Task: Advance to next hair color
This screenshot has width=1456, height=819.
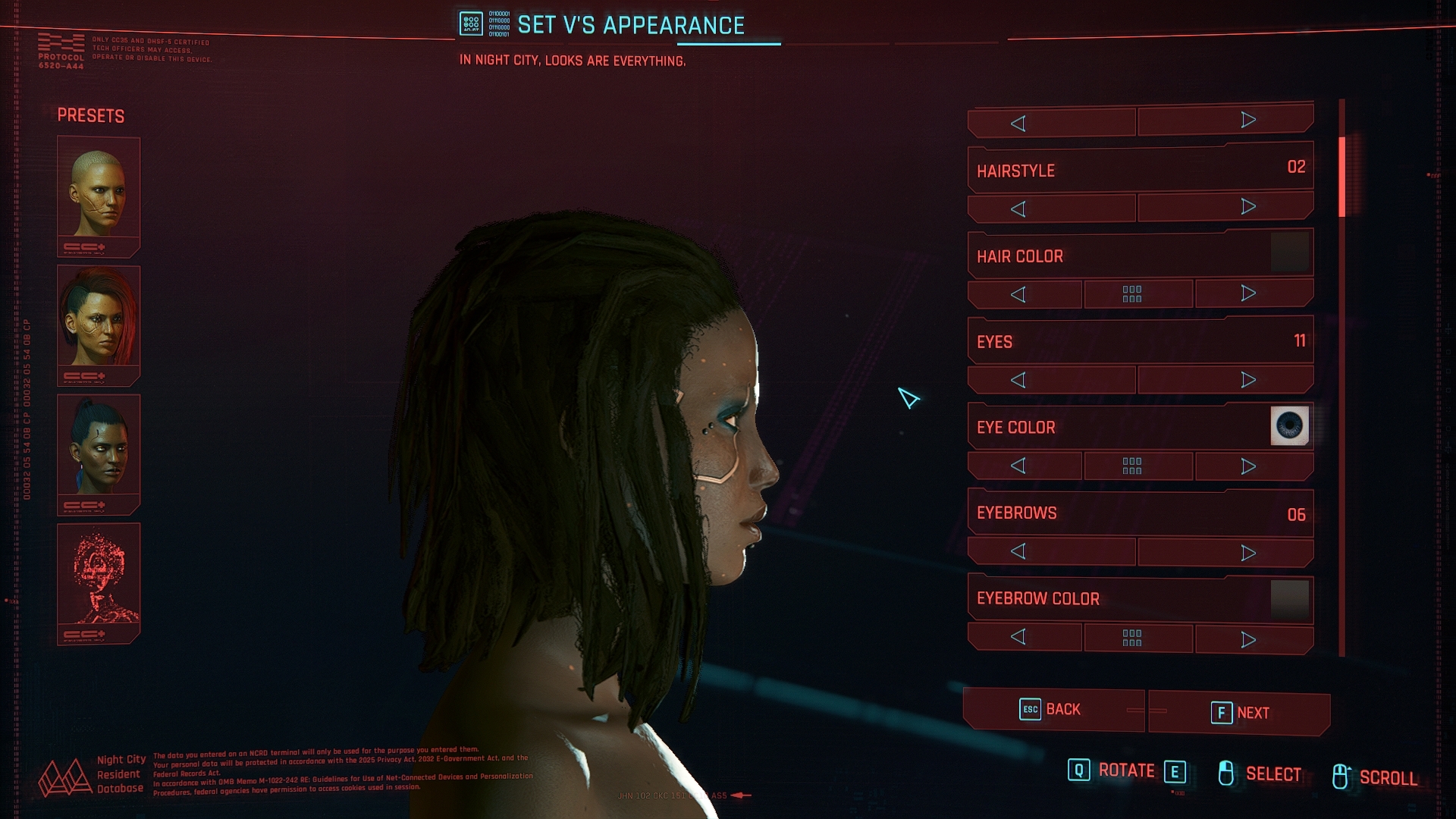Action: (x=1247, y=293)
